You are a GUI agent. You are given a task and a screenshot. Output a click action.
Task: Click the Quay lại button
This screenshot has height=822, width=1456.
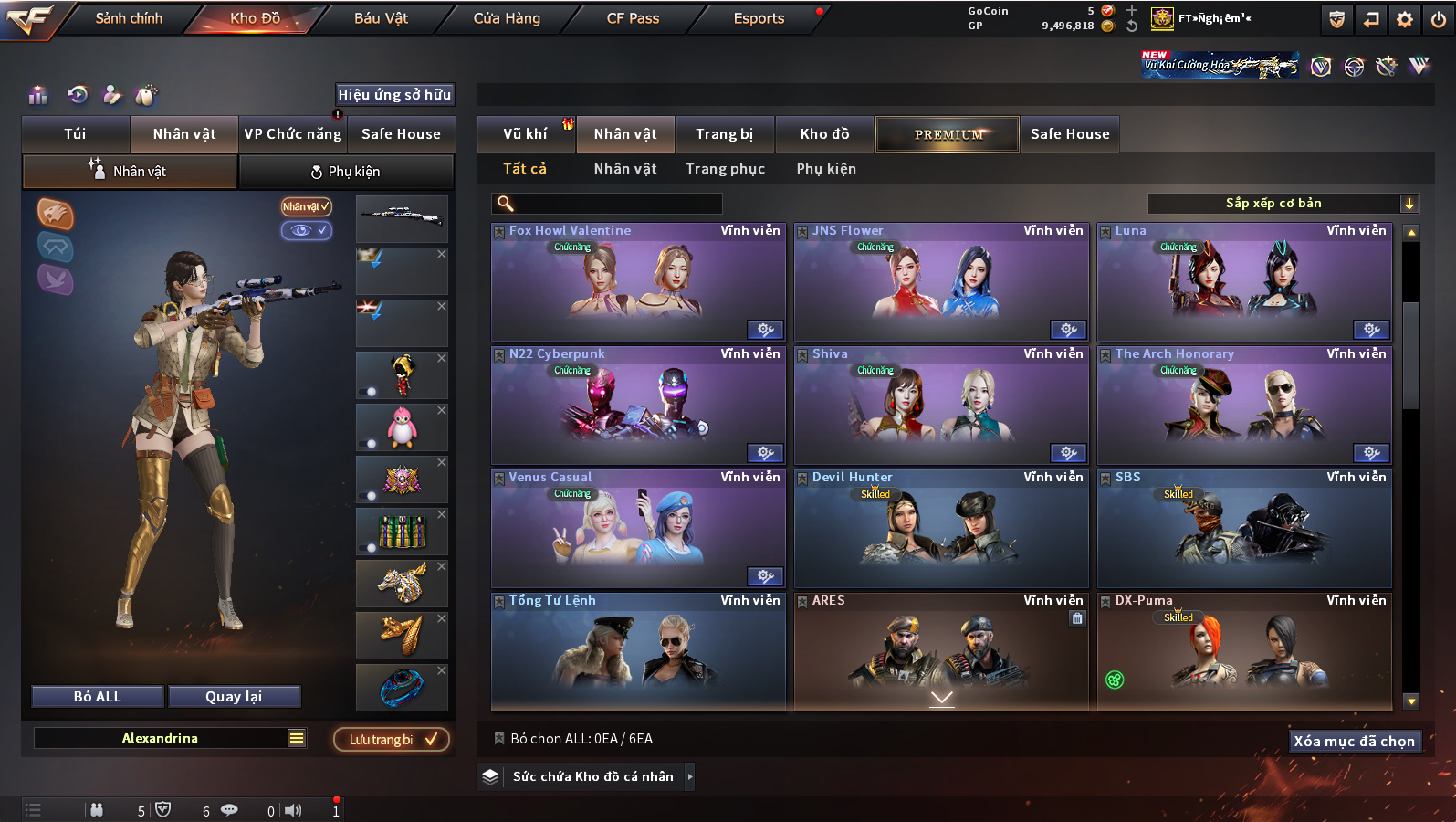click(x=234, y=697)
